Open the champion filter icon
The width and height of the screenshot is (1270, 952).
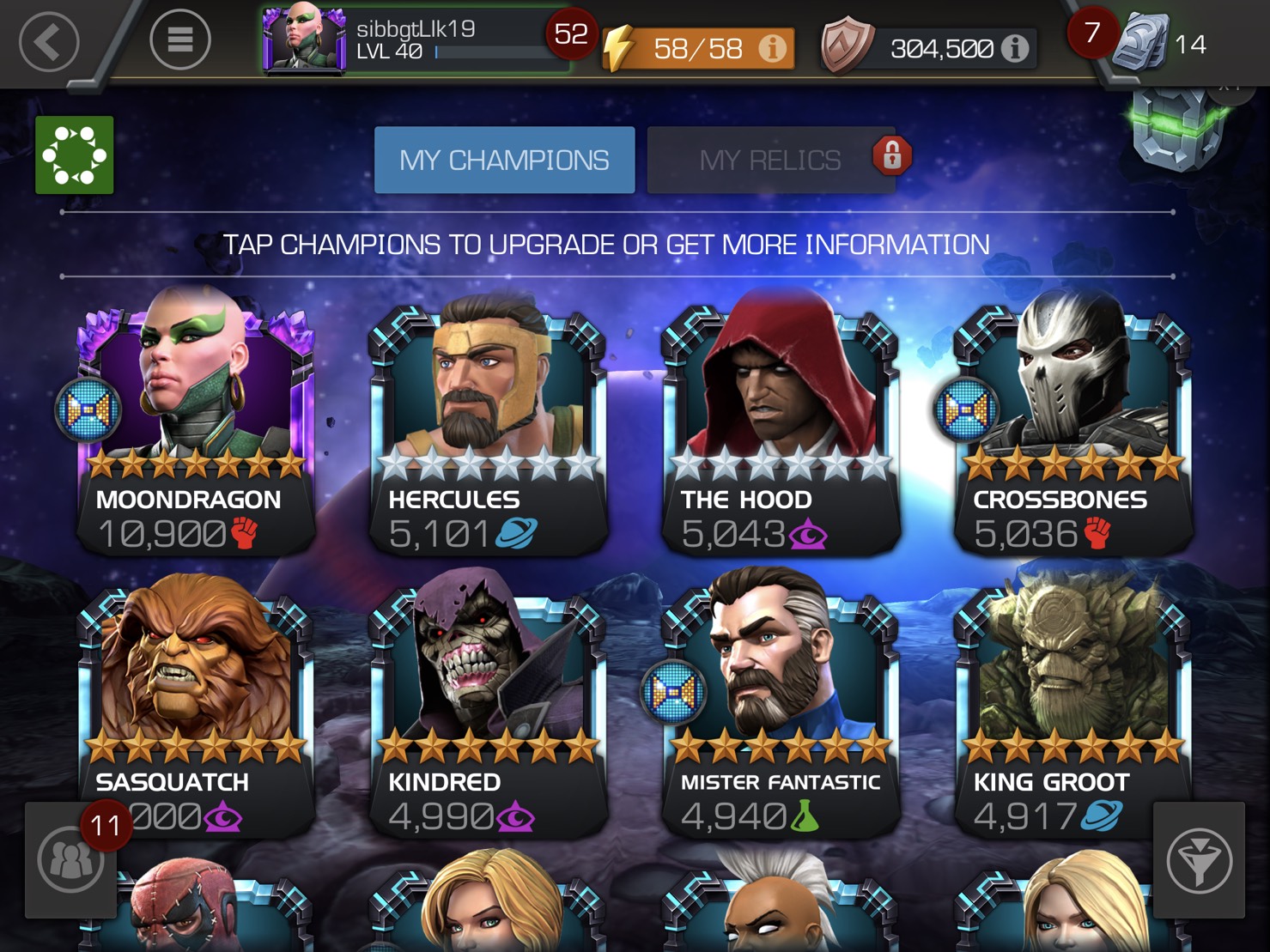click(x=1199, y=858)
